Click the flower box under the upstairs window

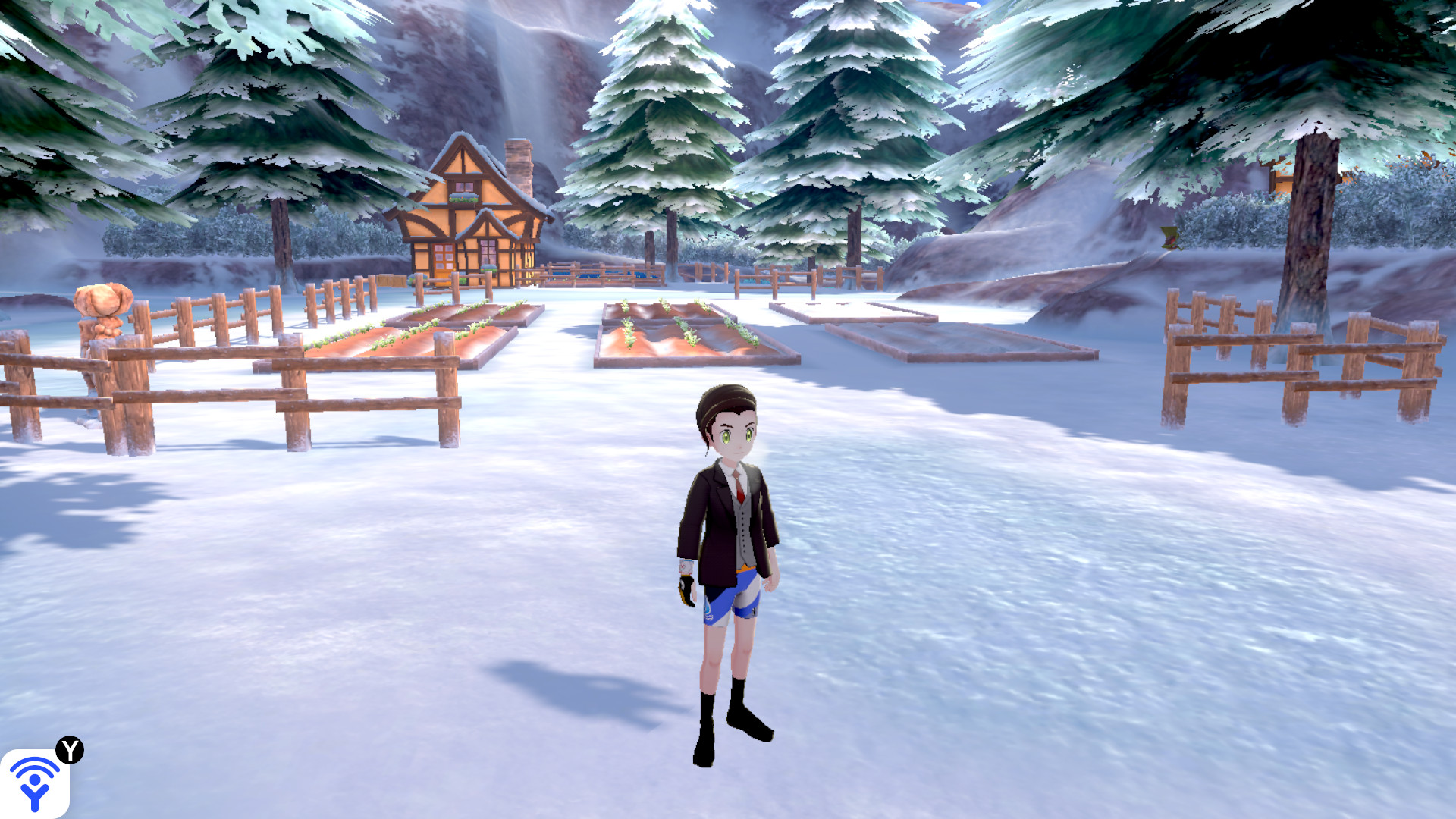pyautogui.click(x=463, y=199)
